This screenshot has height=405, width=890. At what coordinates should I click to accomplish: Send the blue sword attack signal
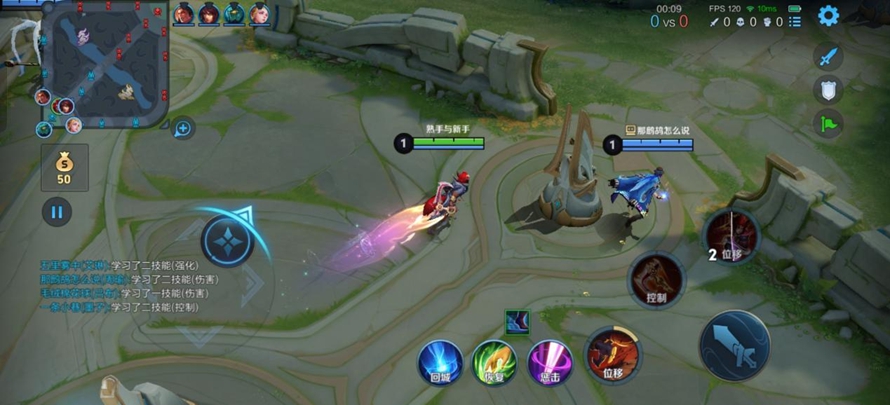[x=827, y=57]
